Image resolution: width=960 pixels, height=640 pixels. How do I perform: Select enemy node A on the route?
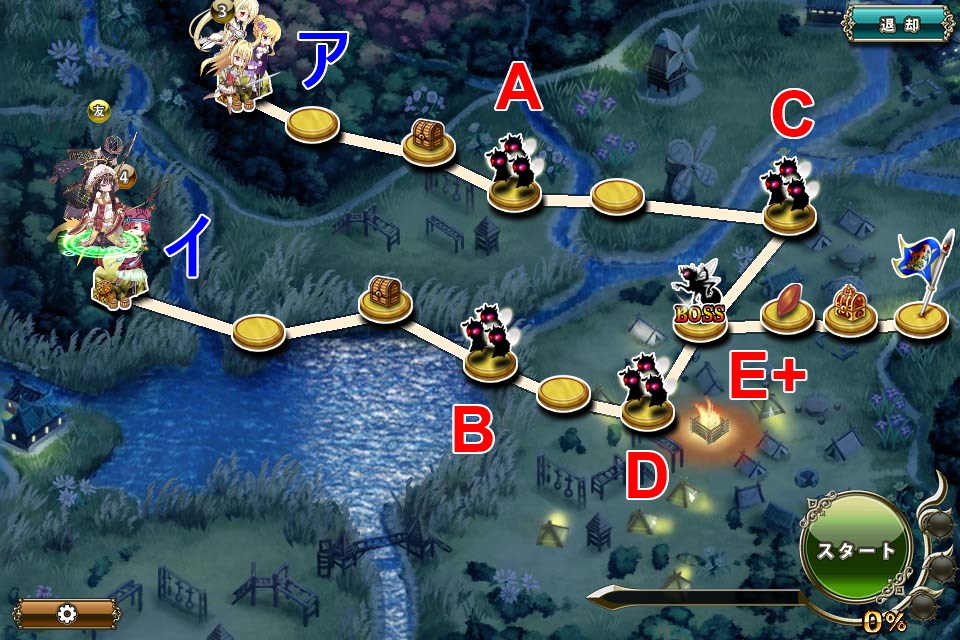click(x=513, y=173)
